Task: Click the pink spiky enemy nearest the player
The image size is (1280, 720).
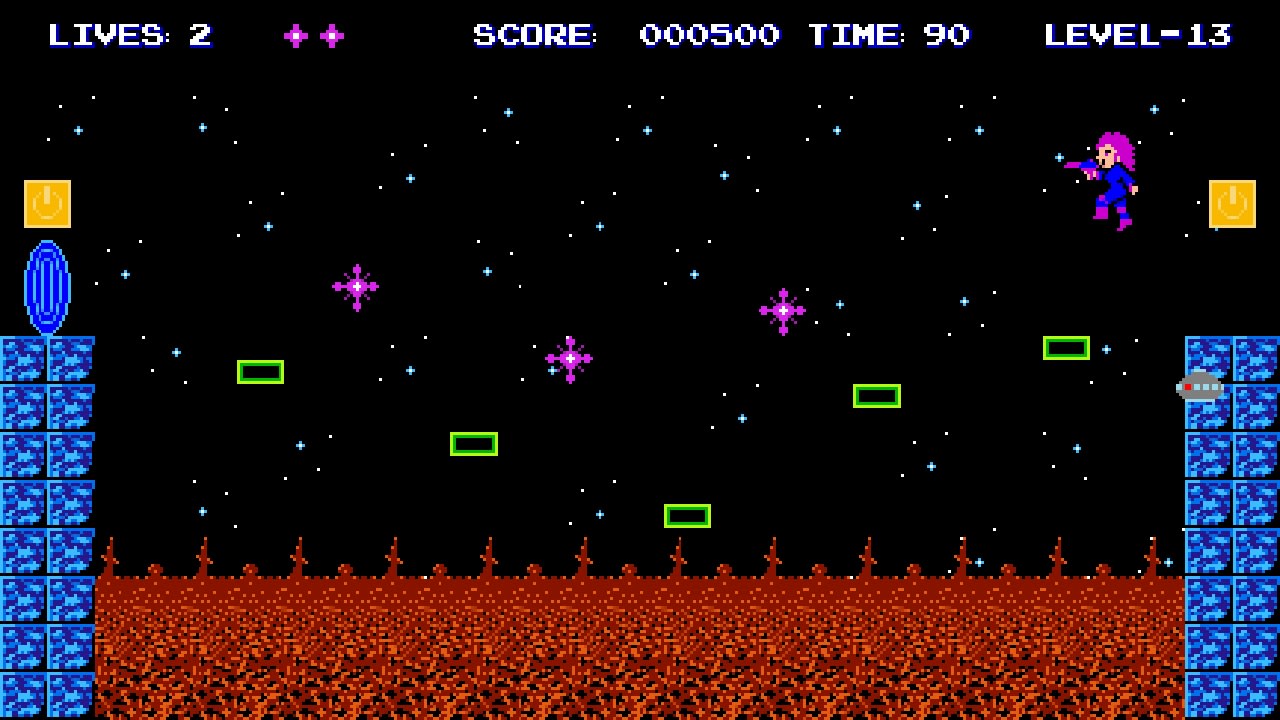Action: (x=783, y=310)
